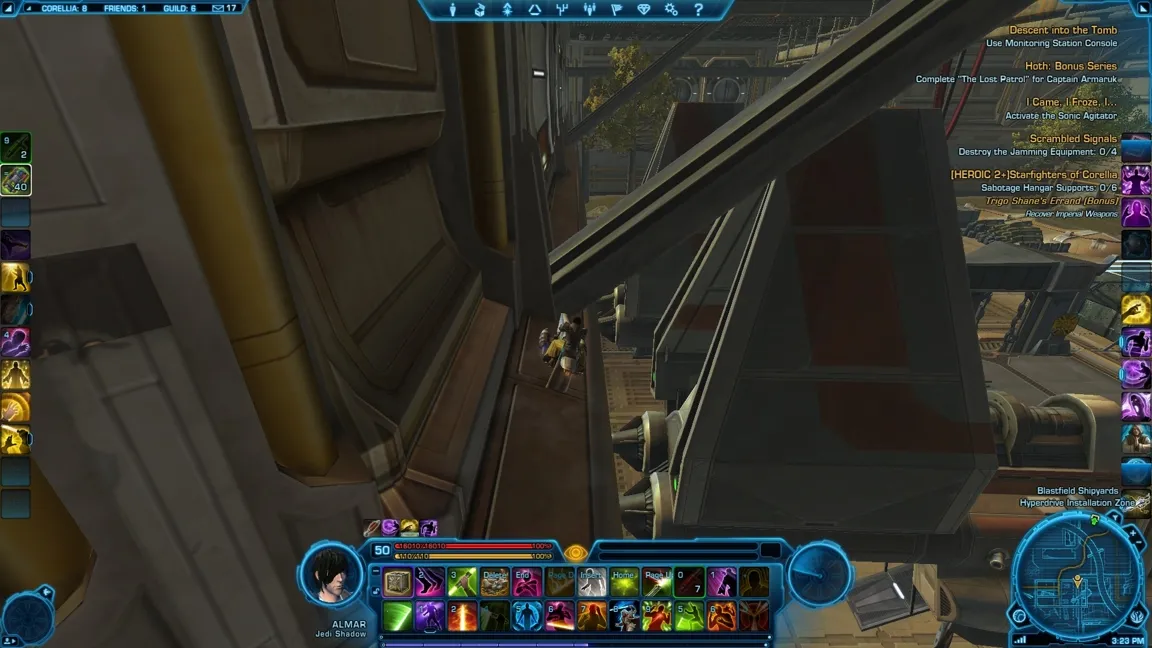This screenshot has height=648, width=1152.
Task: Use the crate item in first hotbar slot
Action: click(x=398, y=582)
